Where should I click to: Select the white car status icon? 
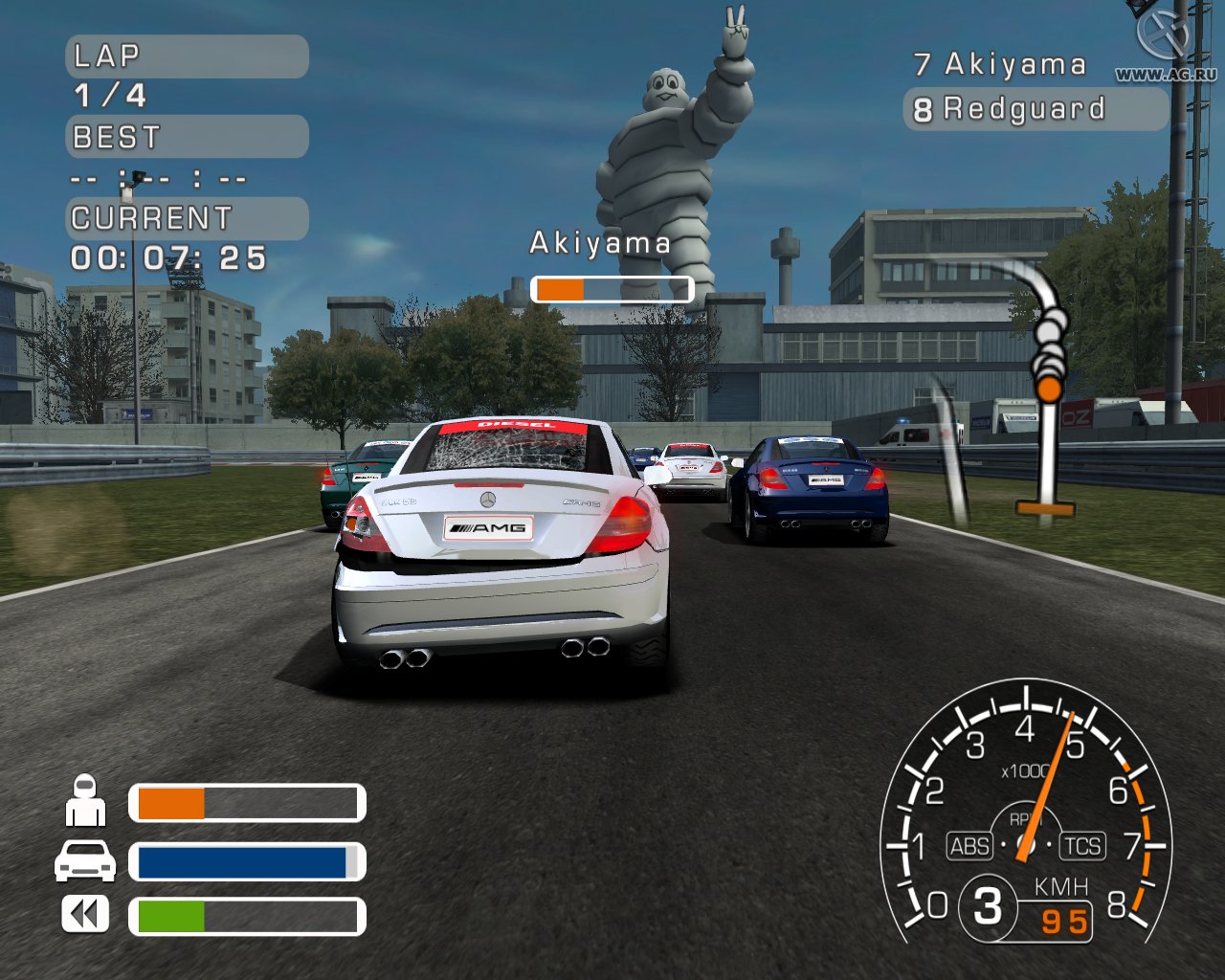point(85,860)
